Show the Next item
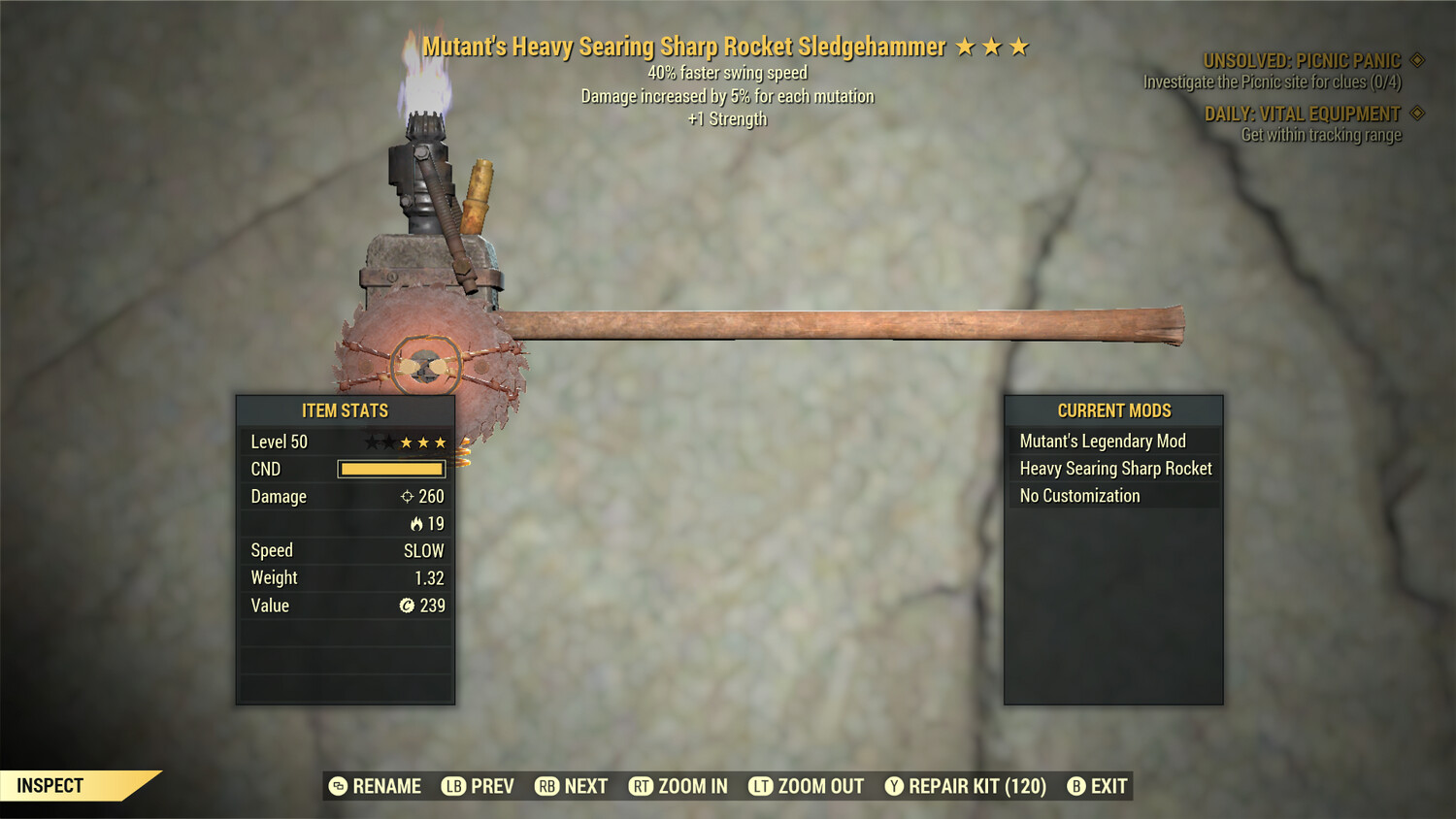Viewport: 1456px width, 819px height. coord(572,786)
